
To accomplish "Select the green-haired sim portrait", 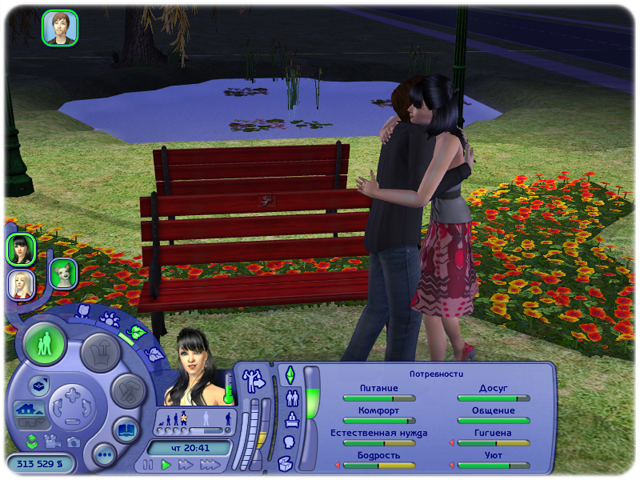I will (x=63, y=273).
